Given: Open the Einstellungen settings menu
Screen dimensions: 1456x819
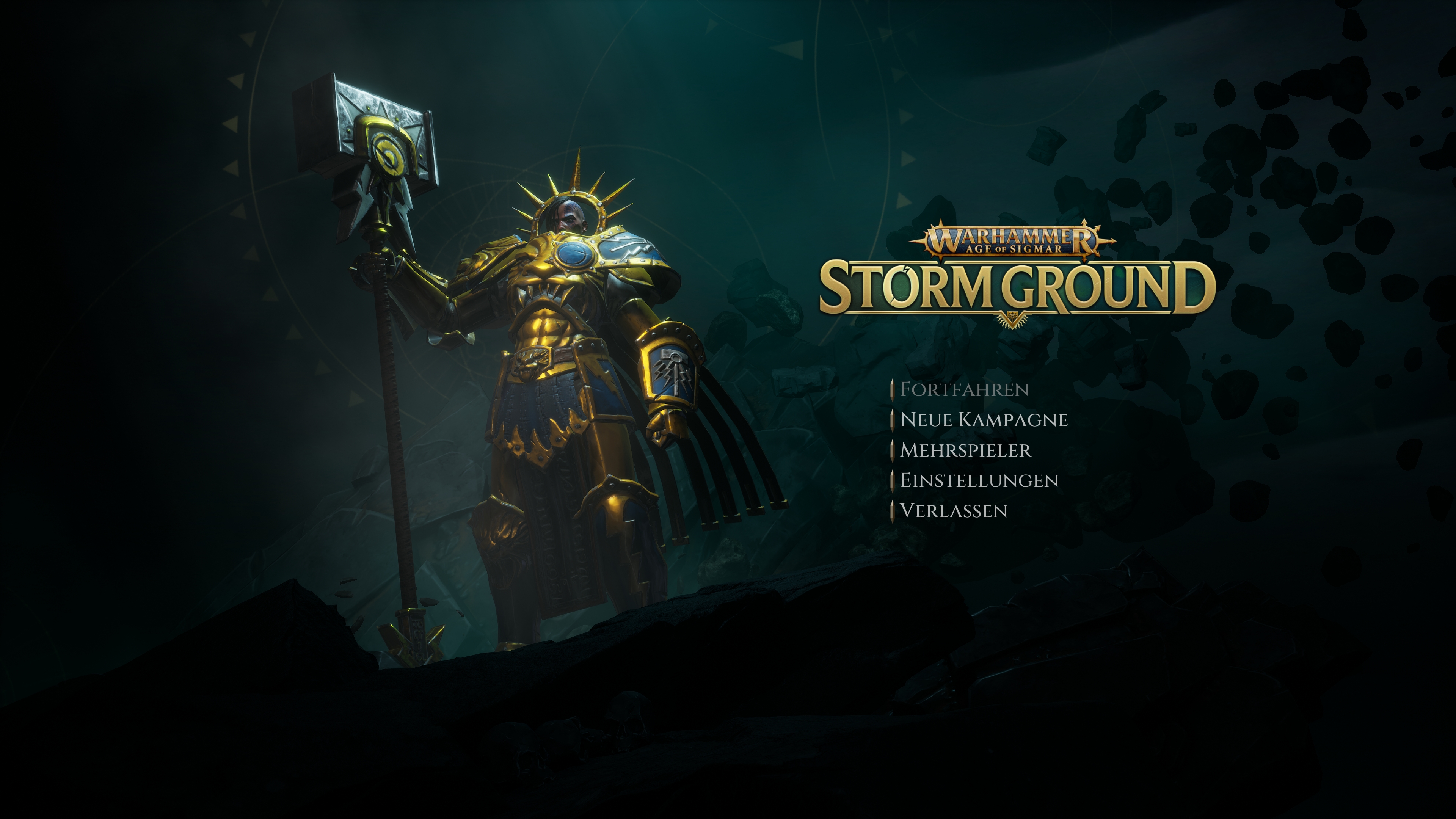Looking at the screenshot, I should [979, 480].
